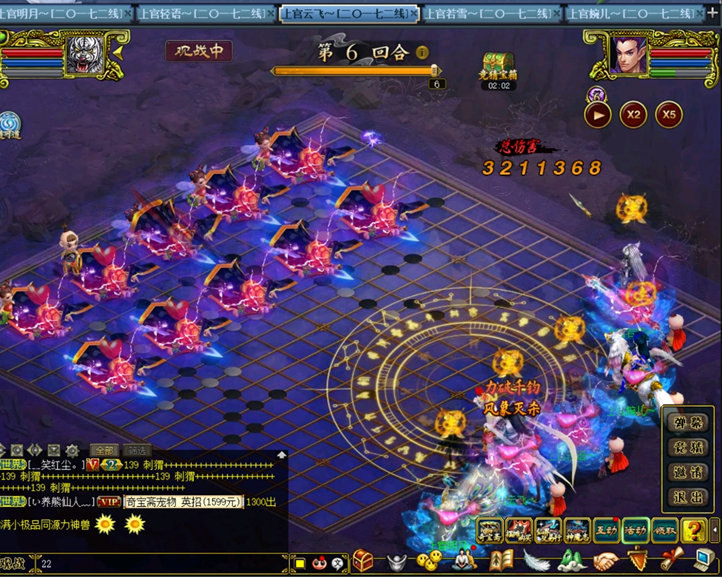722x577 pixels.
Task: Select the 上官若雪 window tab
Action: (489, 14)
